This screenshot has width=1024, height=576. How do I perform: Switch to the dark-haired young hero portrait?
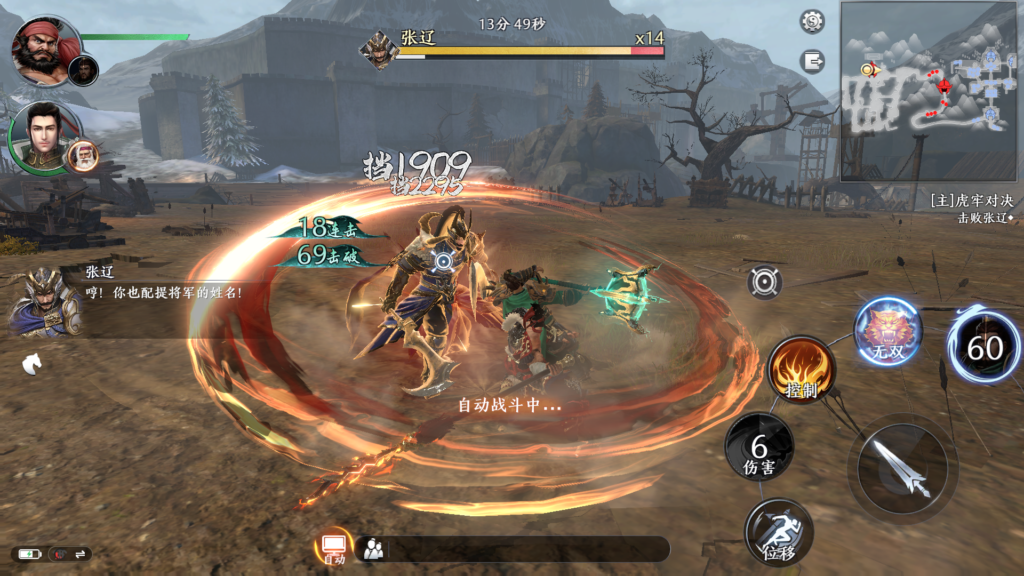pos(40,134)
